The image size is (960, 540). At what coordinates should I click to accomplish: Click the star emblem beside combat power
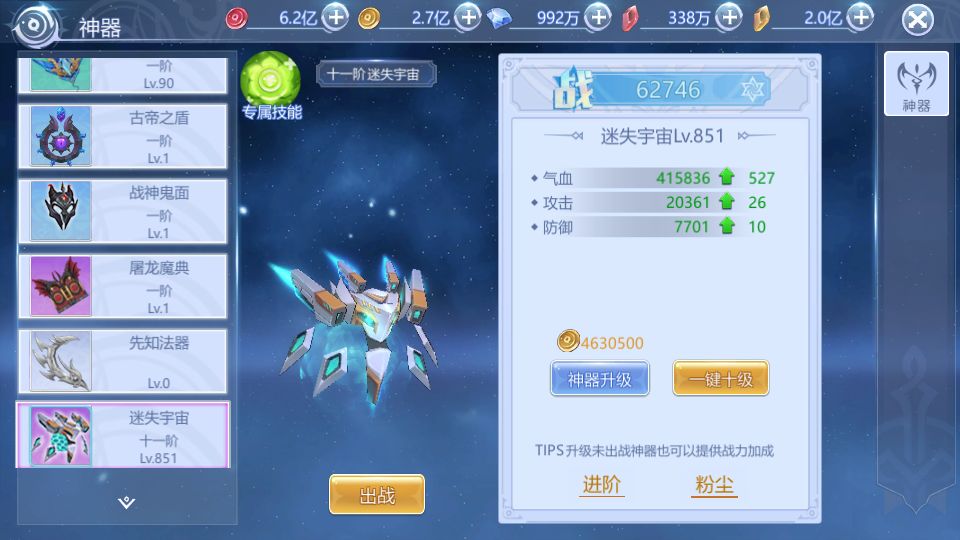pyautogui.click(x=754, y=90)
